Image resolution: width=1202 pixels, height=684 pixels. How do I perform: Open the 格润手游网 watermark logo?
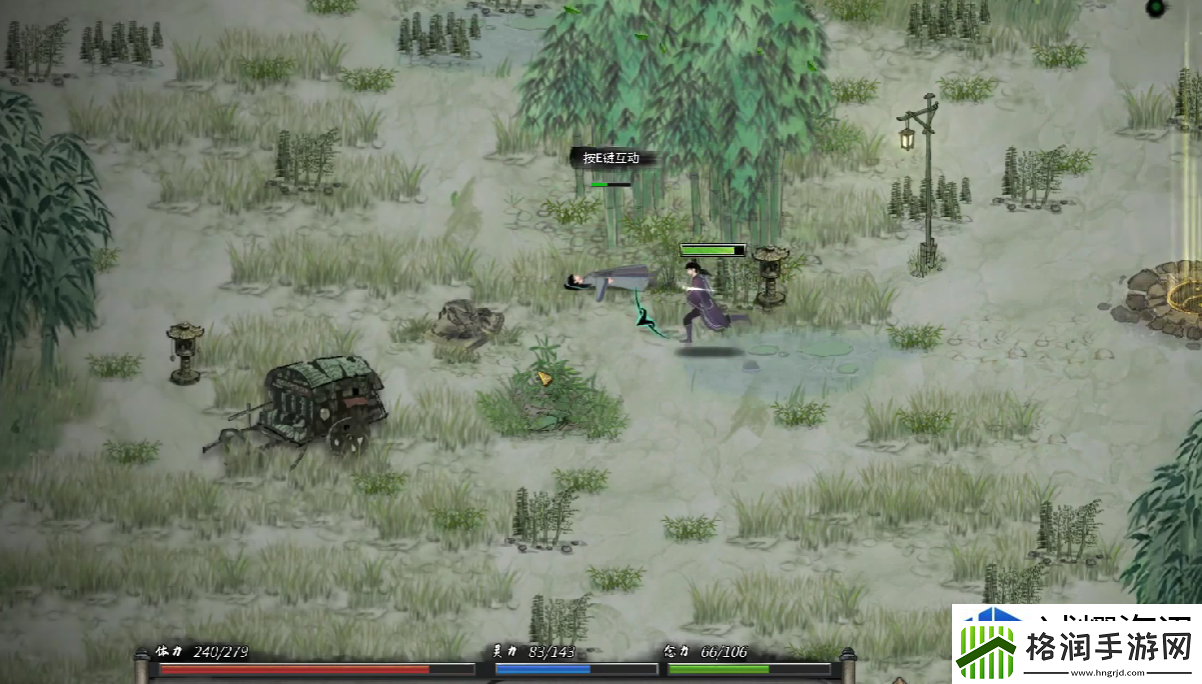pyautogui.click(x=1076, y=645)
